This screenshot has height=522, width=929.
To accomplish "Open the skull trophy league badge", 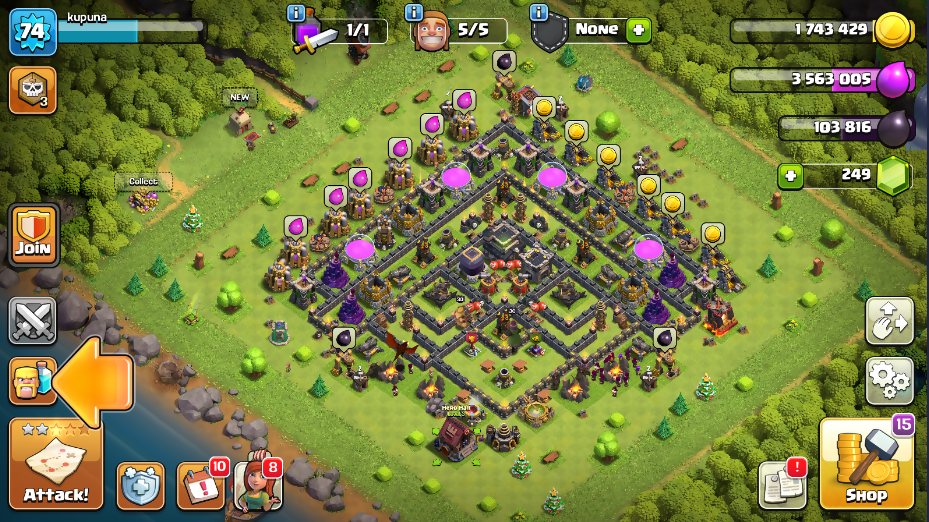I will 32,90.
